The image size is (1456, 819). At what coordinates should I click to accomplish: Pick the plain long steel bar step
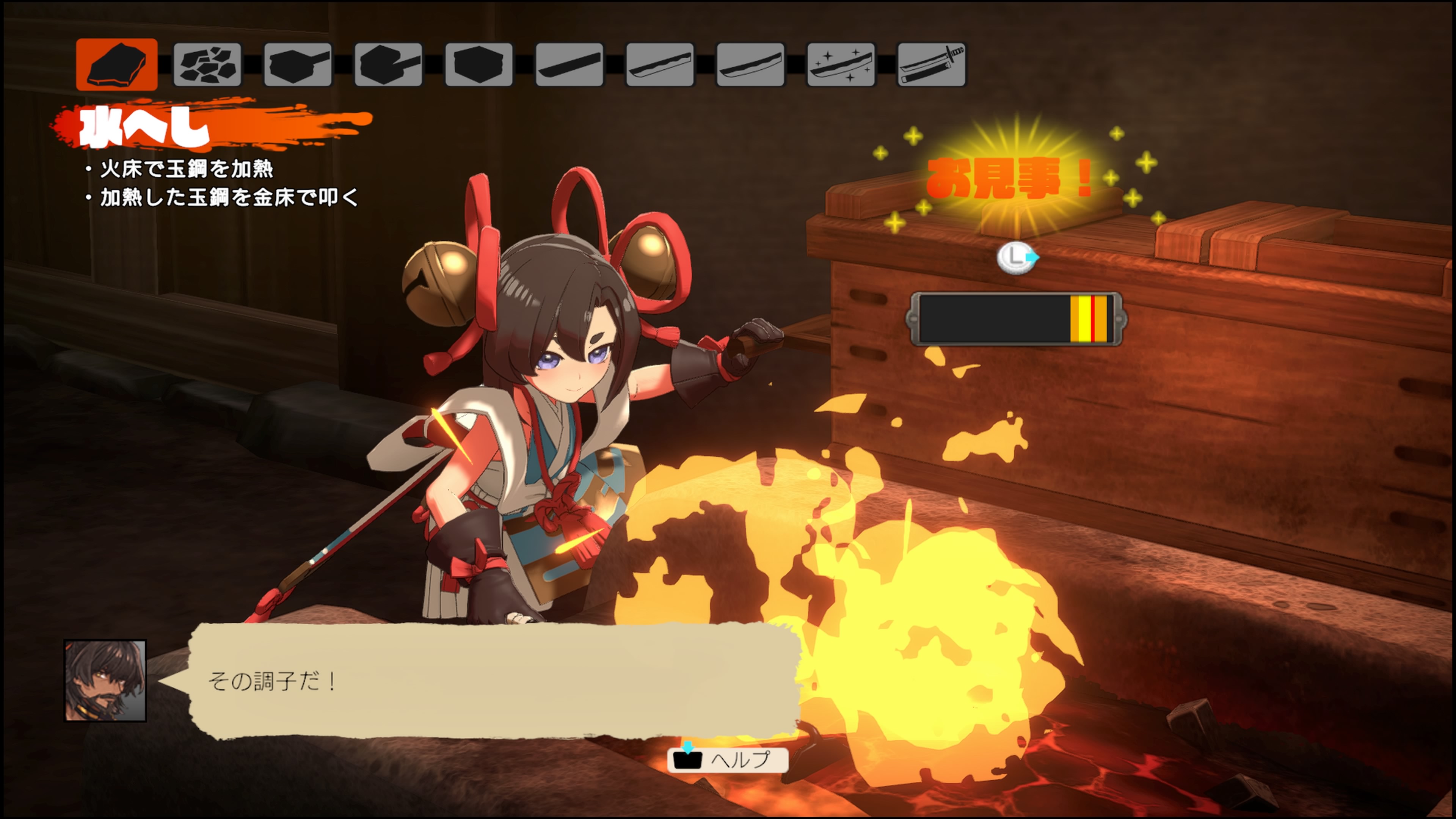[569, 64]
